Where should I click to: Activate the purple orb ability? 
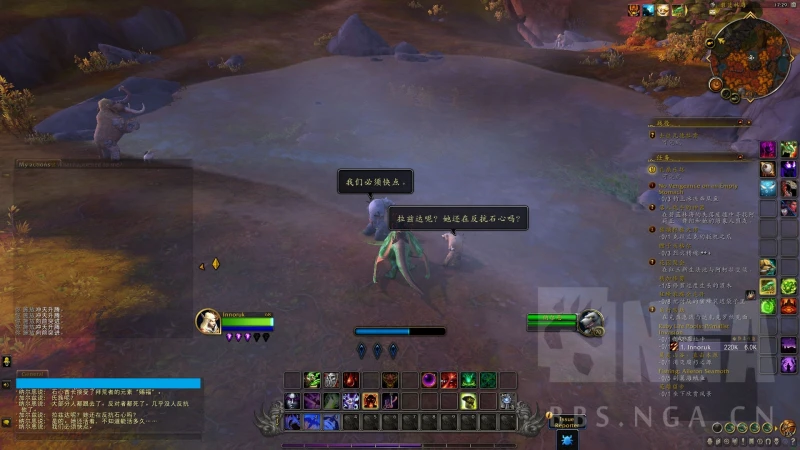429,380
